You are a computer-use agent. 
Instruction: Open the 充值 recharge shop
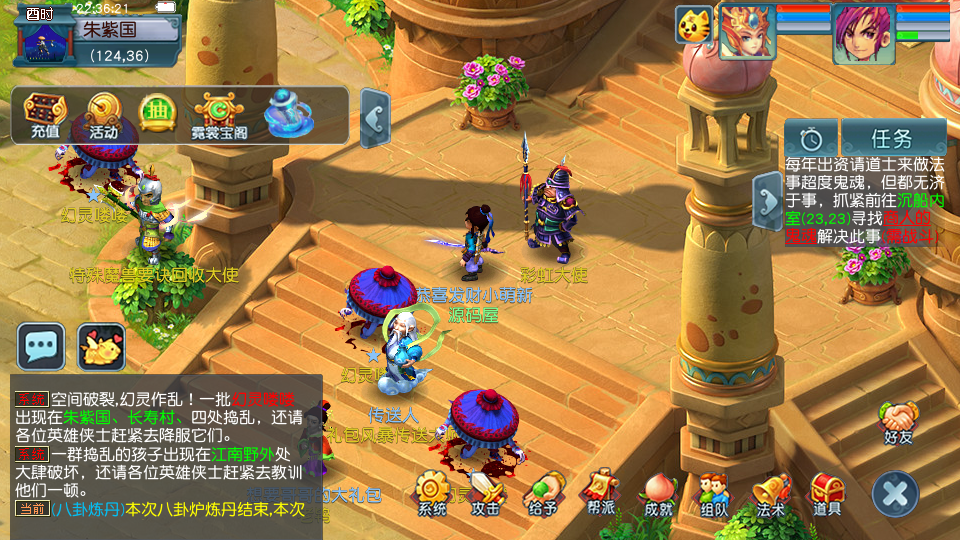point(44,115)
